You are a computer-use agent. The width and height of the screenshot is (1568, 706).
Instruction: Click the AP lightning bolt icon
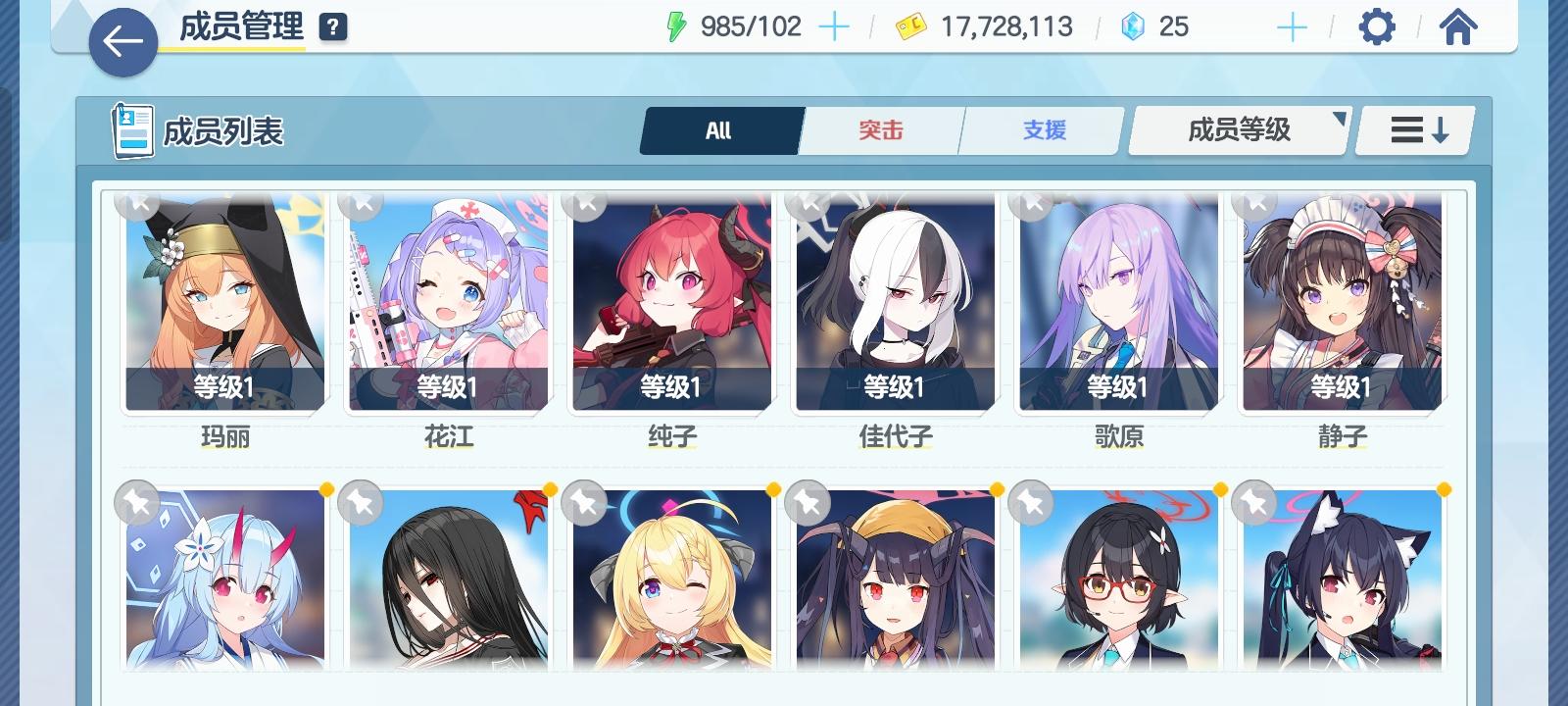(677, 26)
